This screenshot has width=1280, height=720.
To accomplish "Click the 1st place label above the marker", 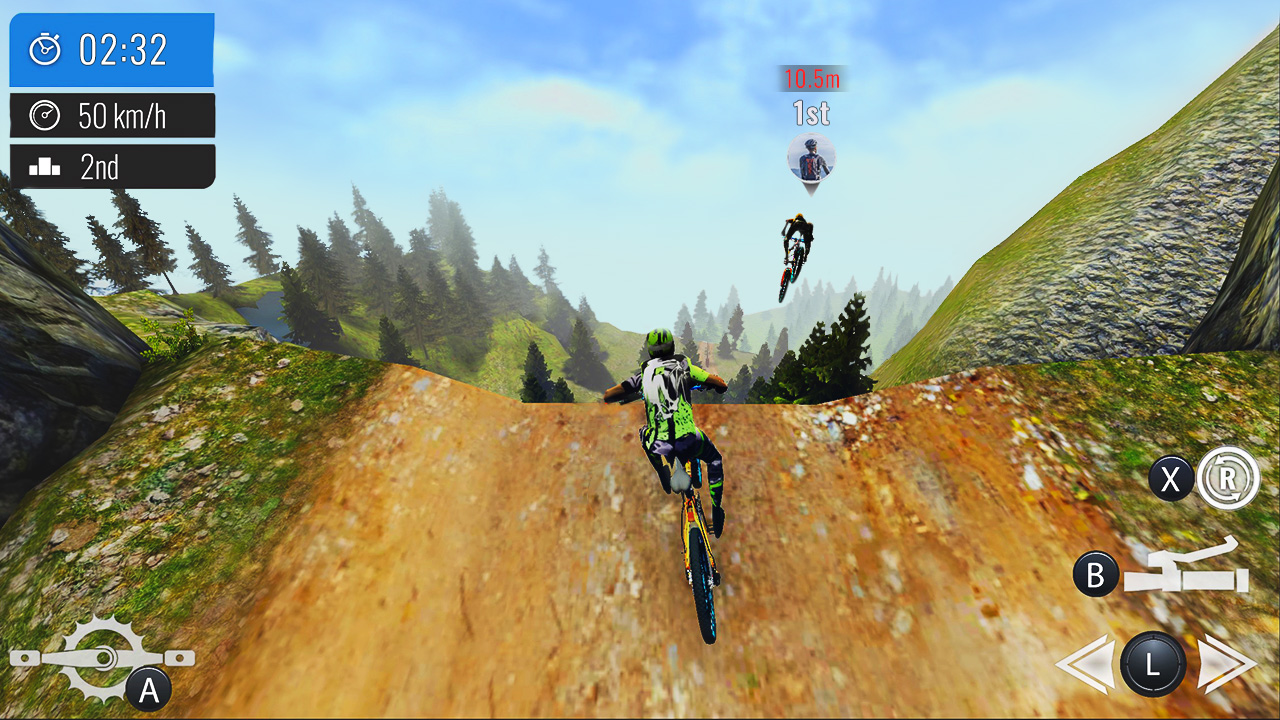I will [810, 113].
